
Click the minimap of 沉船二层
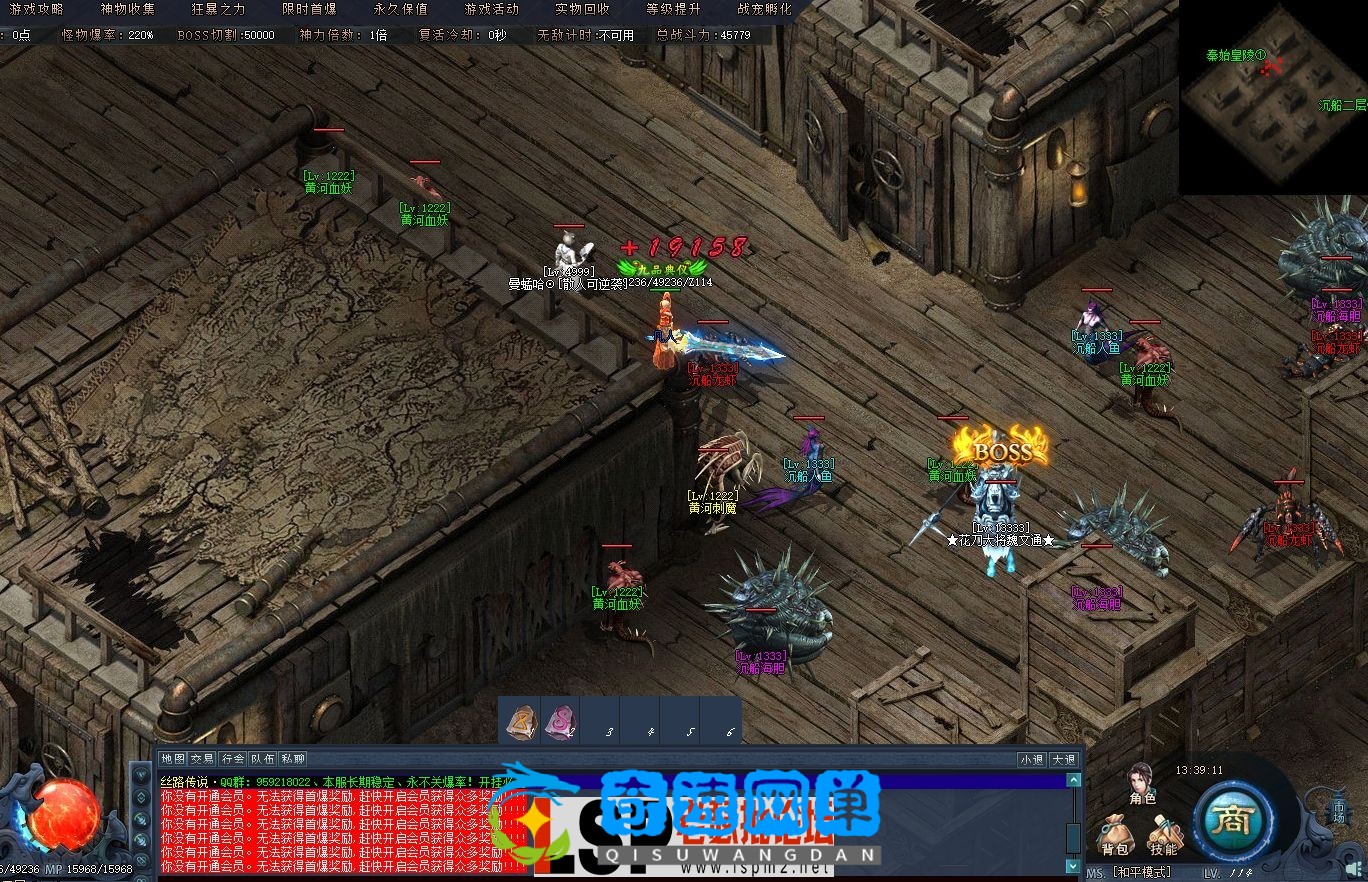pos(1272,97)
